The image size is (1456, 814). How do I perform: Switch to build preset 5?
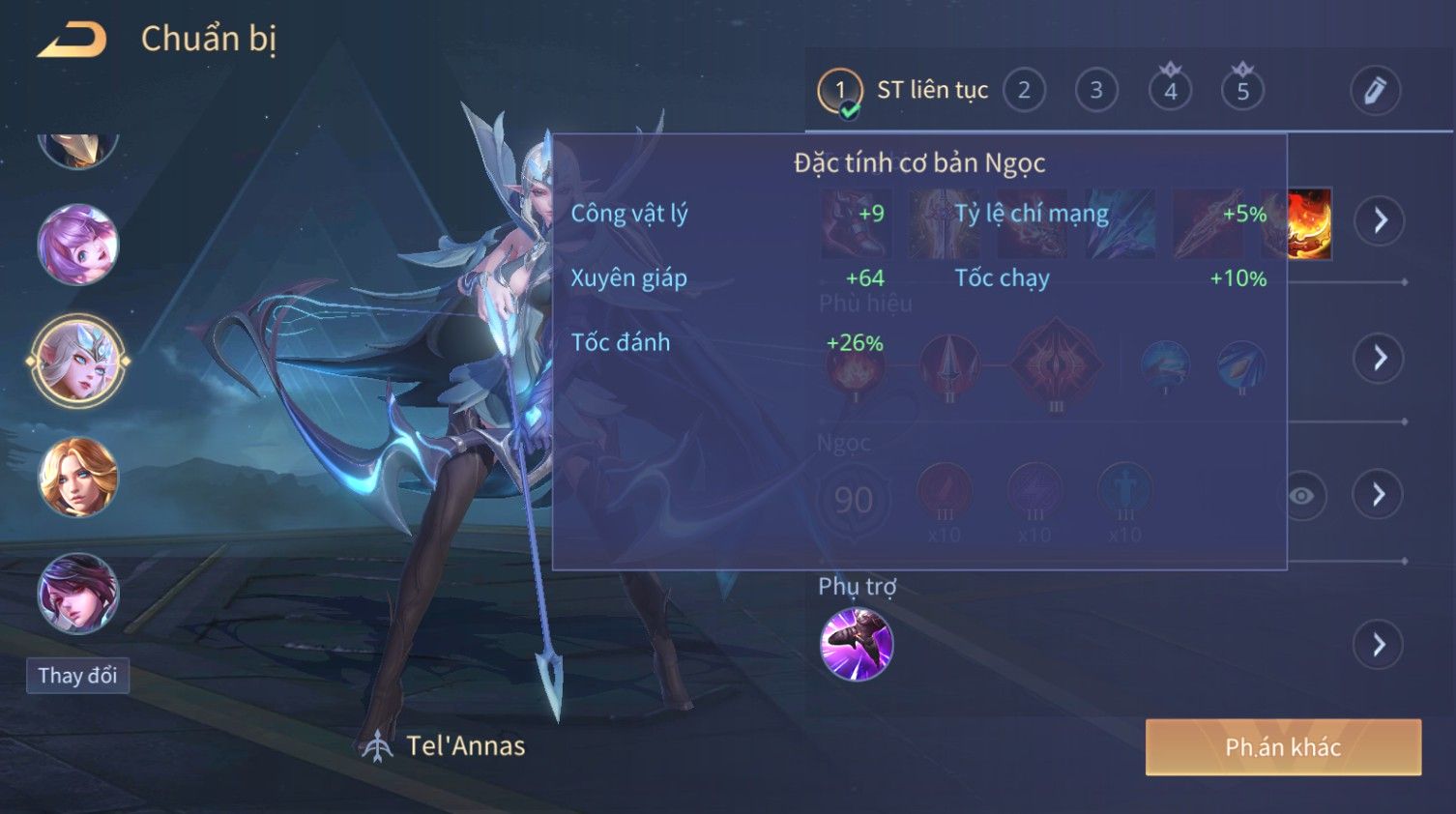click(1242, 91)
